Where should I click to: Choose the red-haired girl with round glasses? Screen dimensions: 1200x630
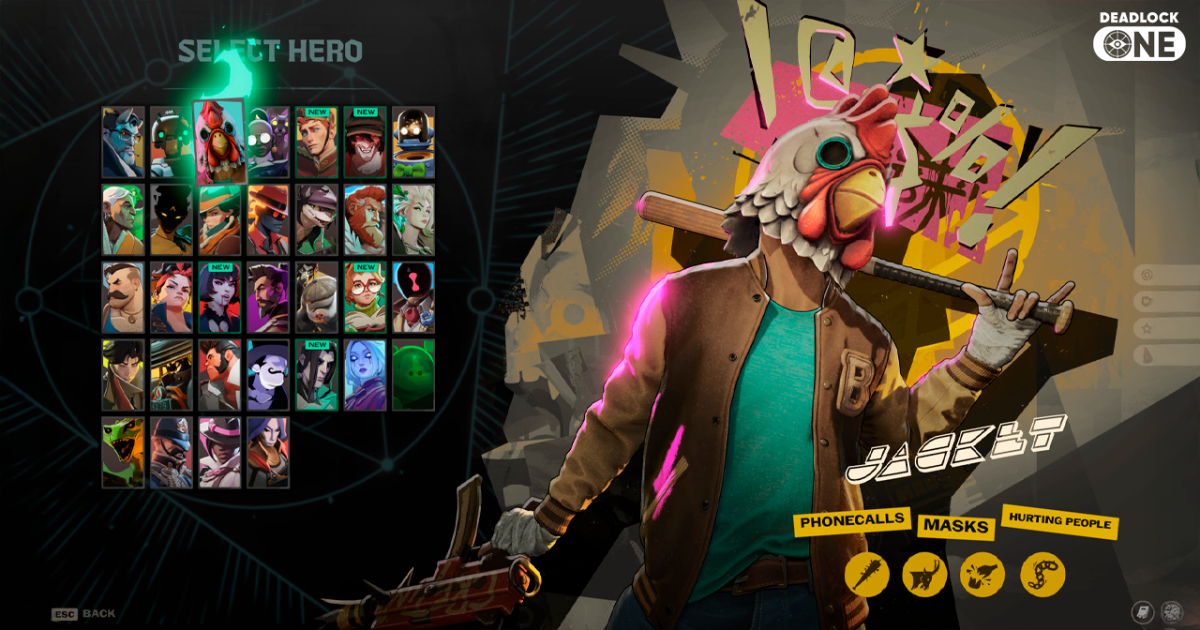tap(365, 297)
